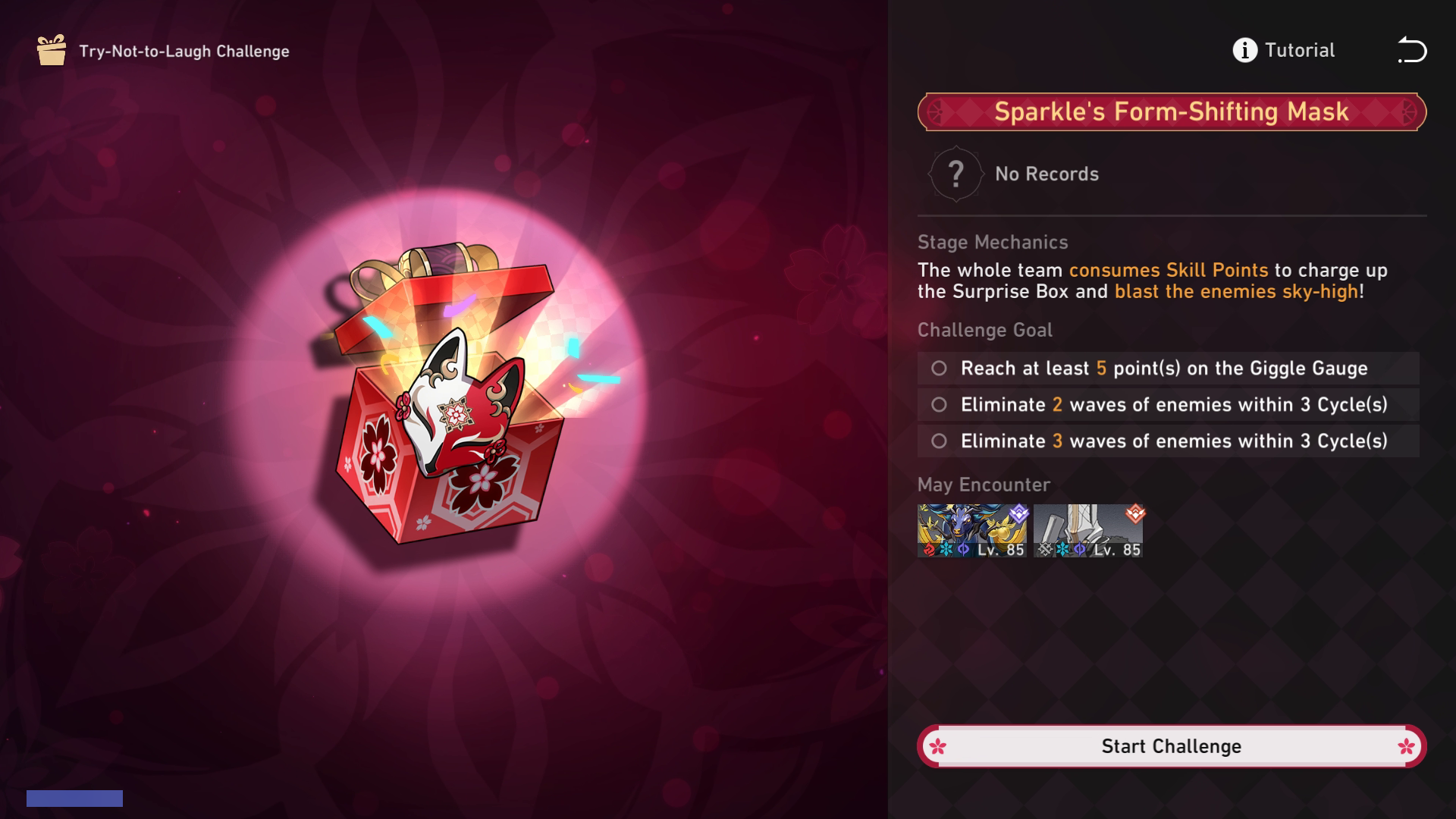Open the Tutorial info icon
Viewport: 1456px width, 819px height.
coord(1244,50)
